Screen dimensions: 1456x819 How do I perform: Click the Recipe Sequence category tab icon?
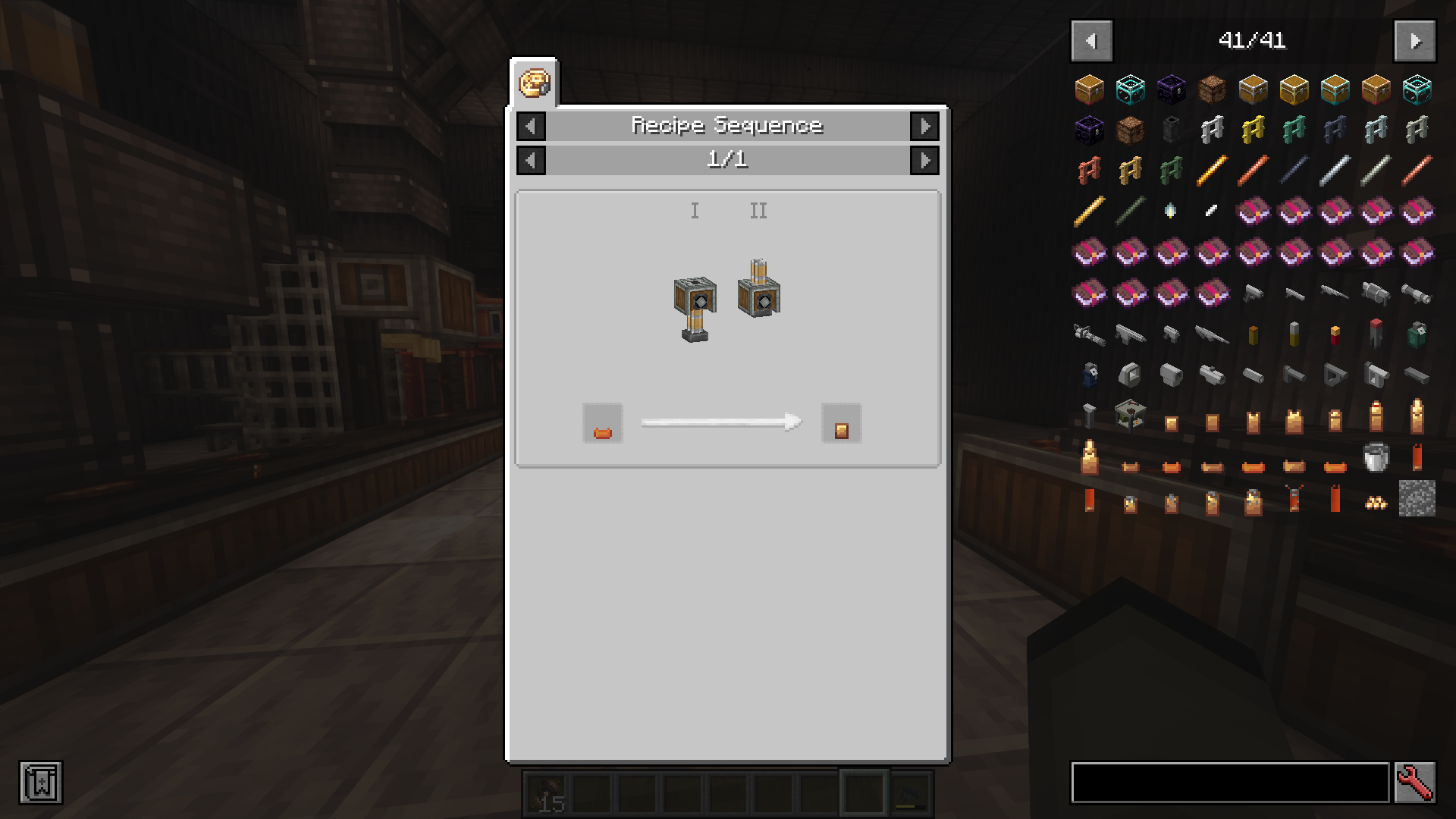[534, 83]
